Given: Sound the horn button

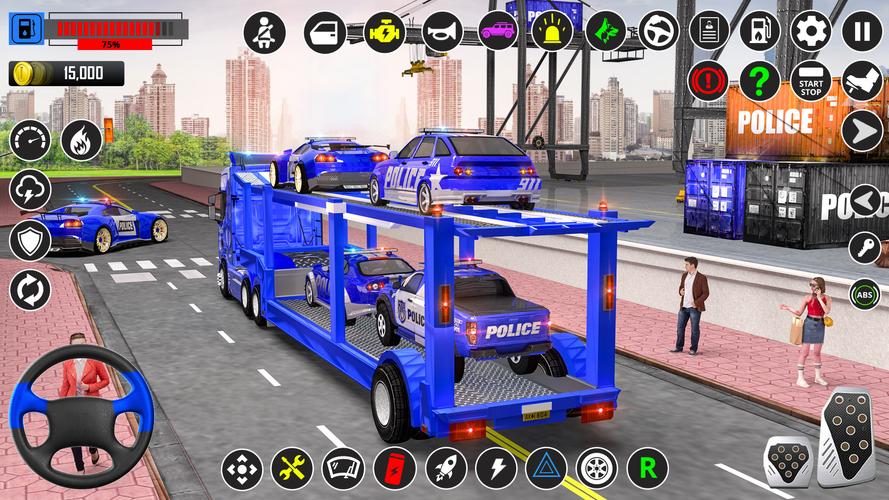Looking at the screenshot, I should tap(443, 32).
